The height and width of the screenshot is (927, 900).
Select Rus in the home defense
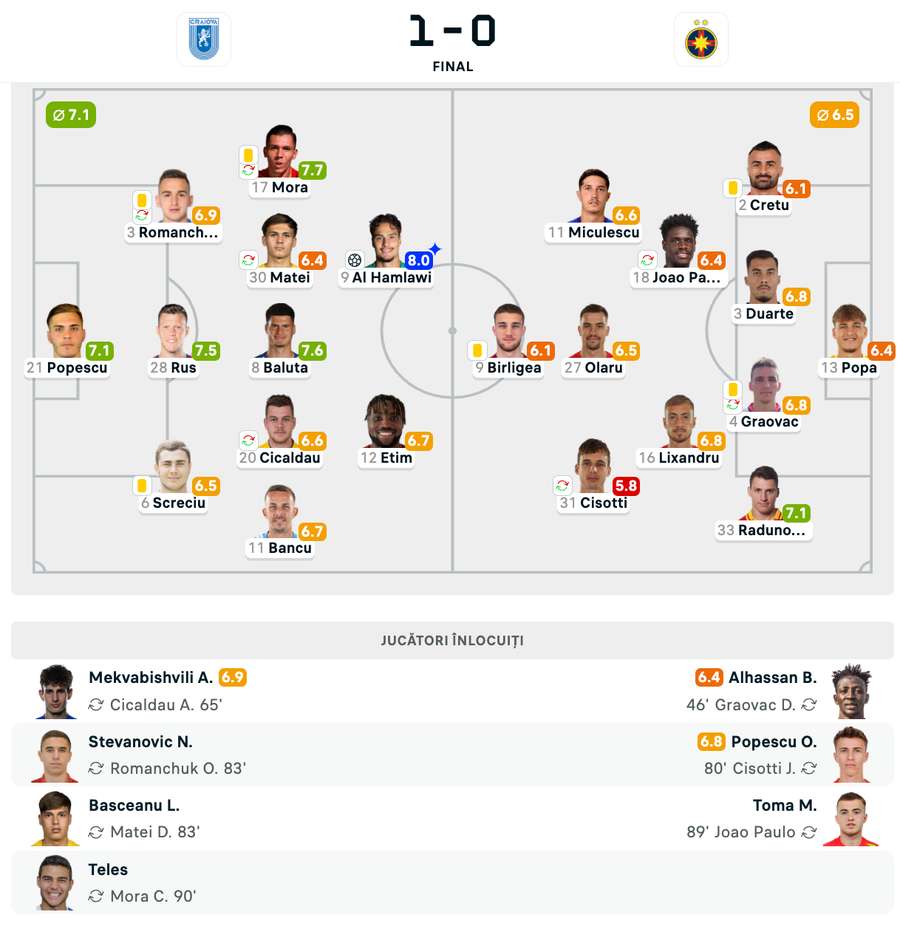pos(172,332)
